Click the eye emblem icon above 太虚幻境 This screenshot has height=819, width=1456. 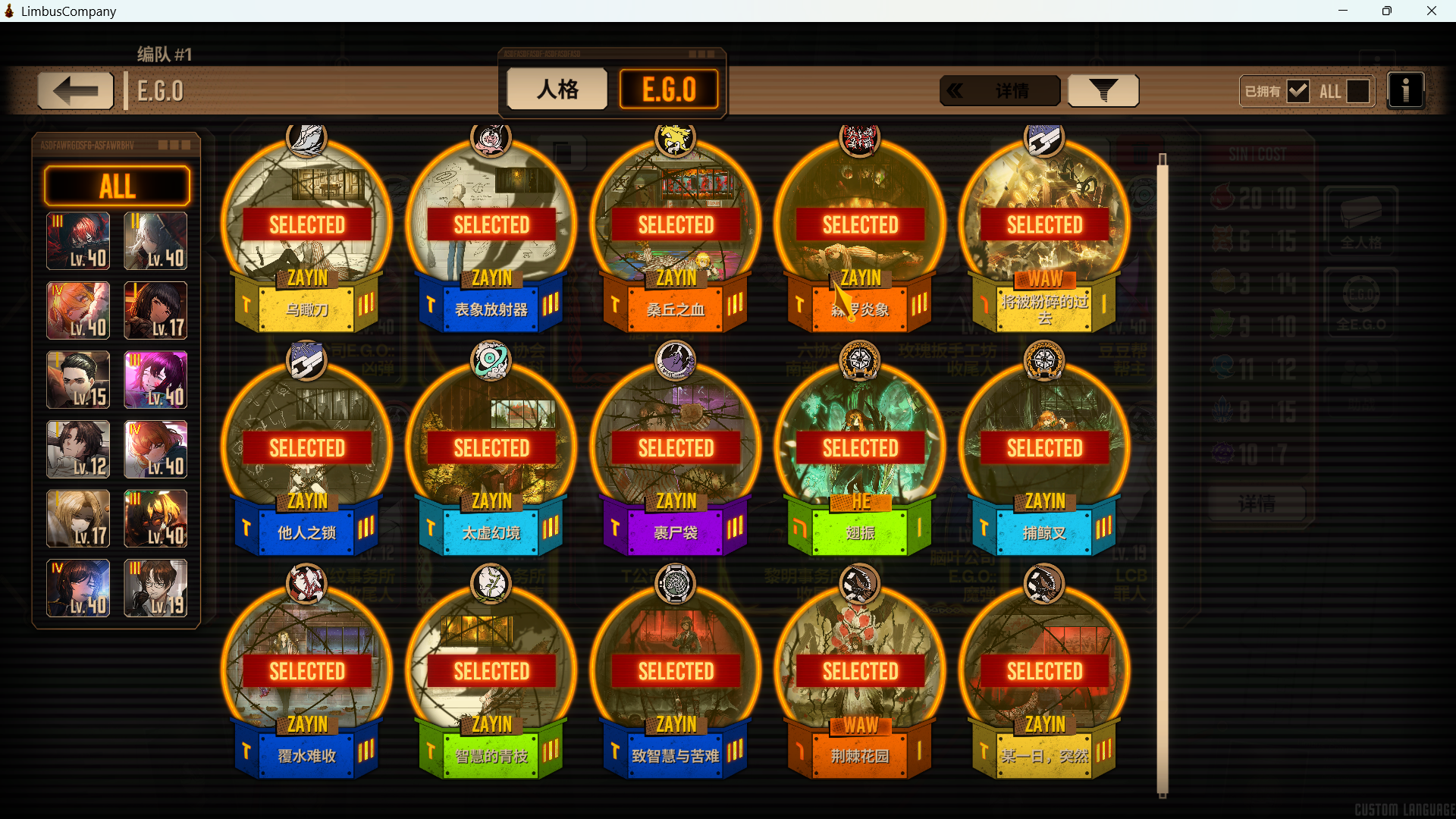[x=491, y=362]
